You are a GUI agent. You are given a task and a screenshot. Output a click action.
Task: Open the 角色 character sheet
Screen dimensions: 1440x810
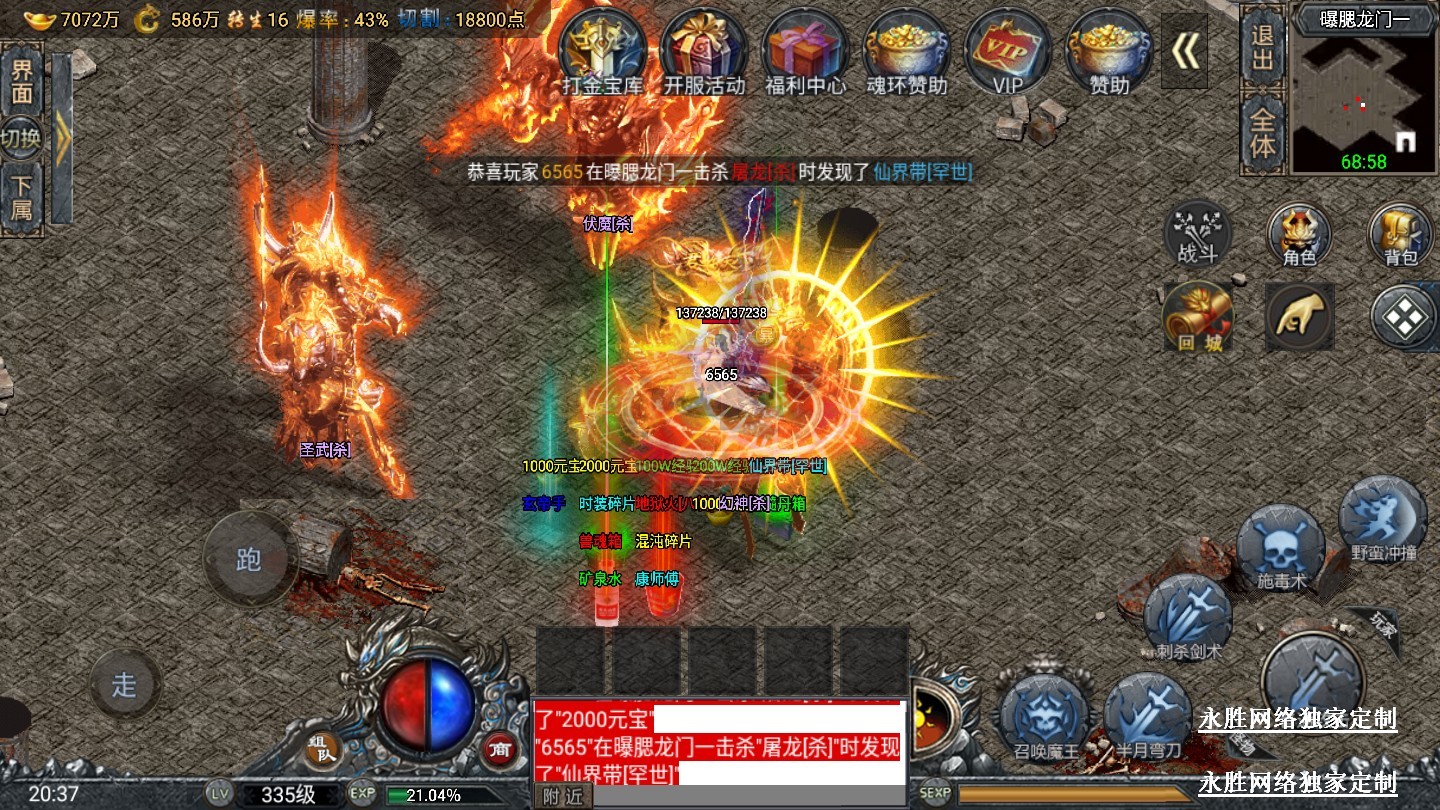(1299, 236)
